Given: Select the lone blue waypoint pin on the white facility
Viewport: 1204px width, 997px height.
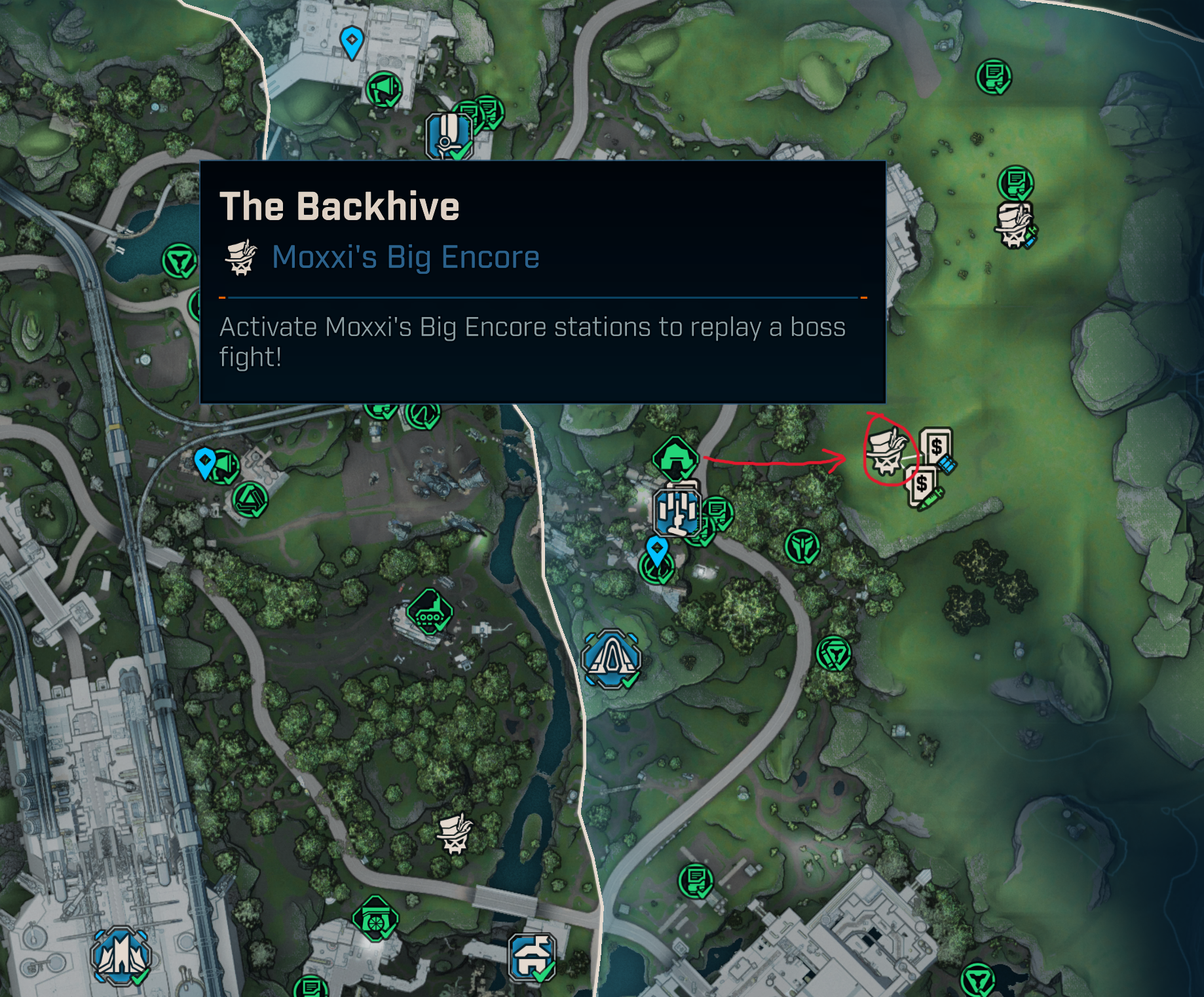Looking at the screenshot, I should pos(352,42).
